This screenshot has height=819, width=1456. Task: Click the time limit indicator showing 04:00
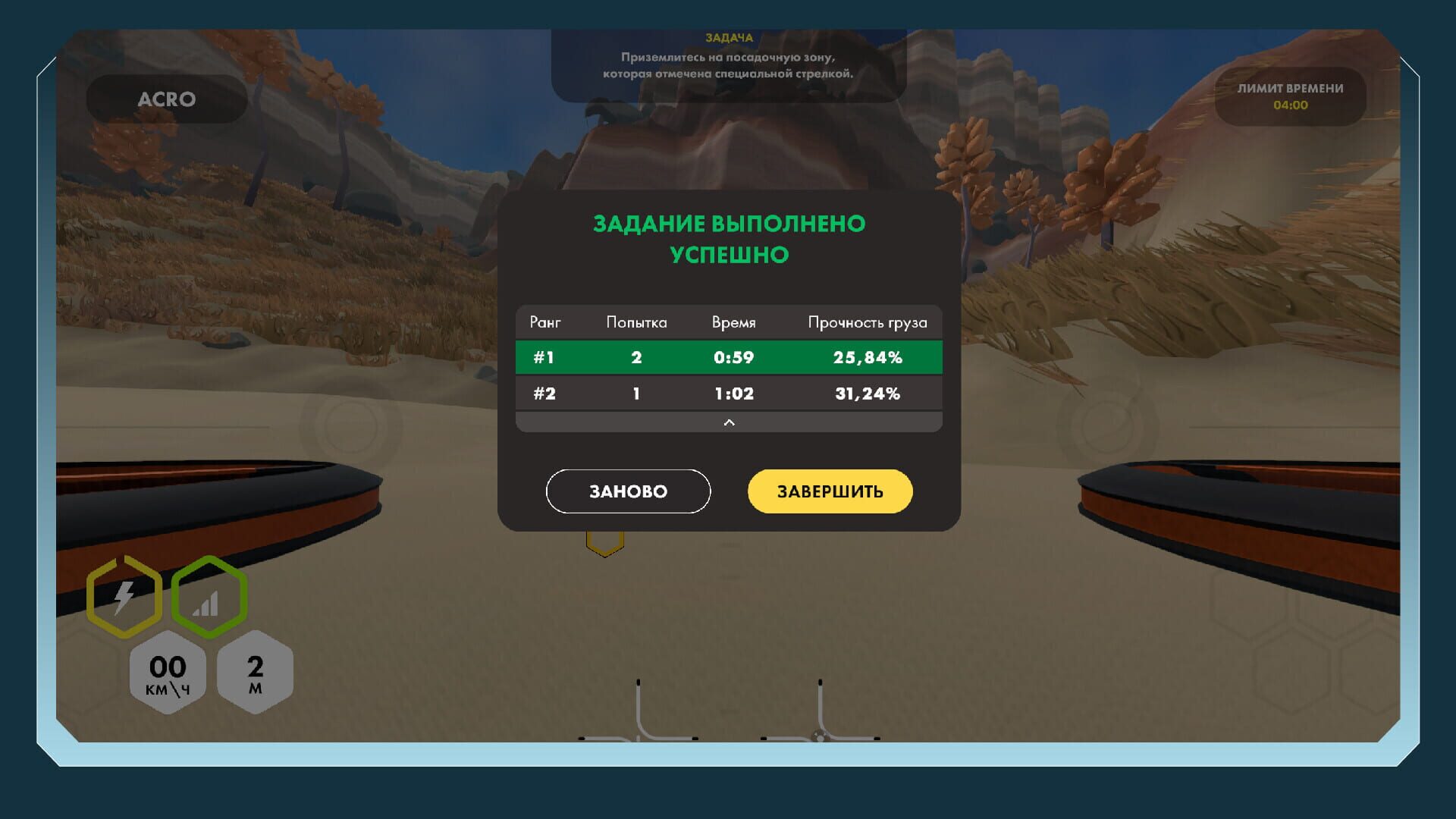[1289, 97]
